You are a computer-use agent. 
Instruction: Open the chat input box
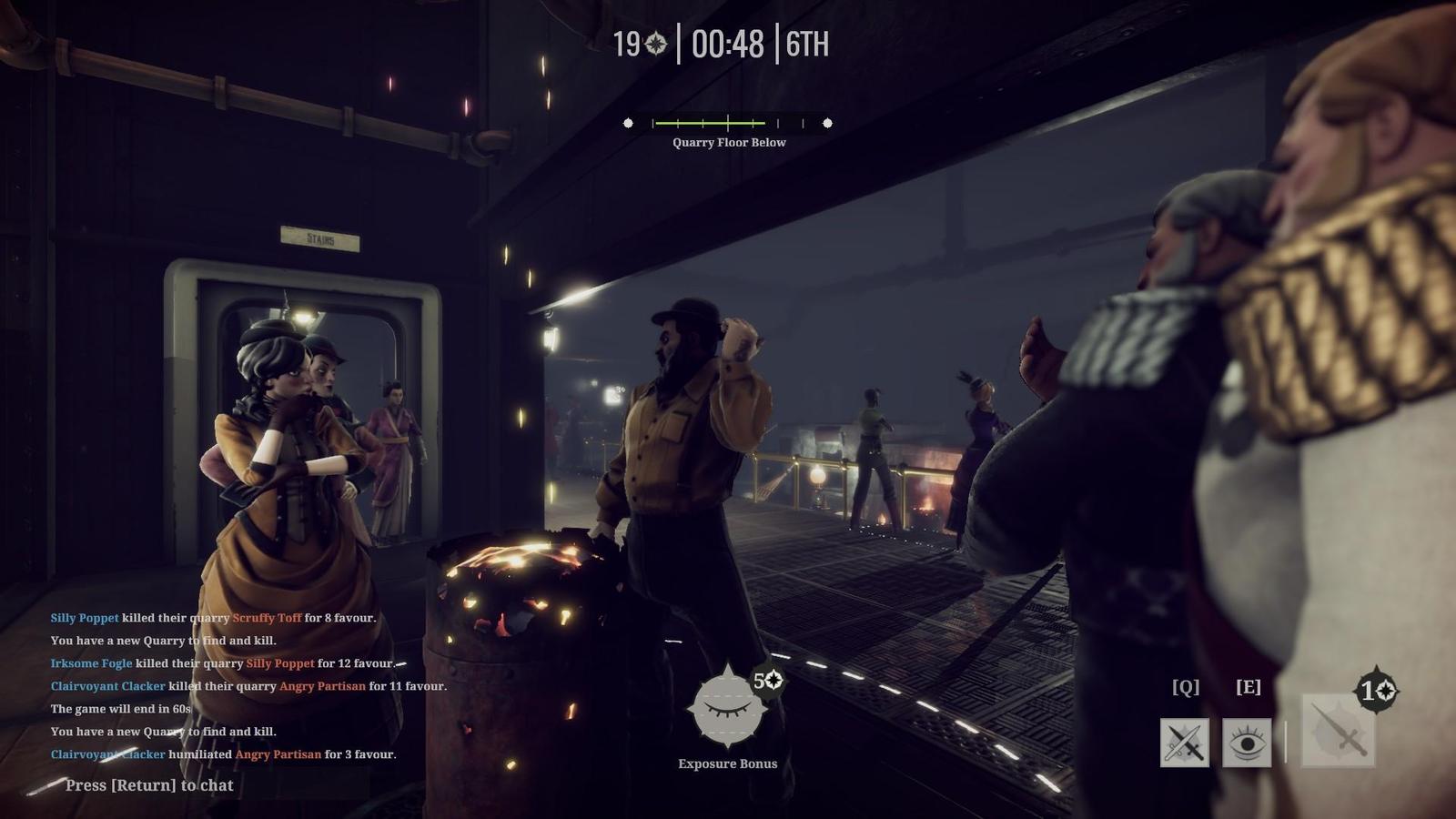149,785
